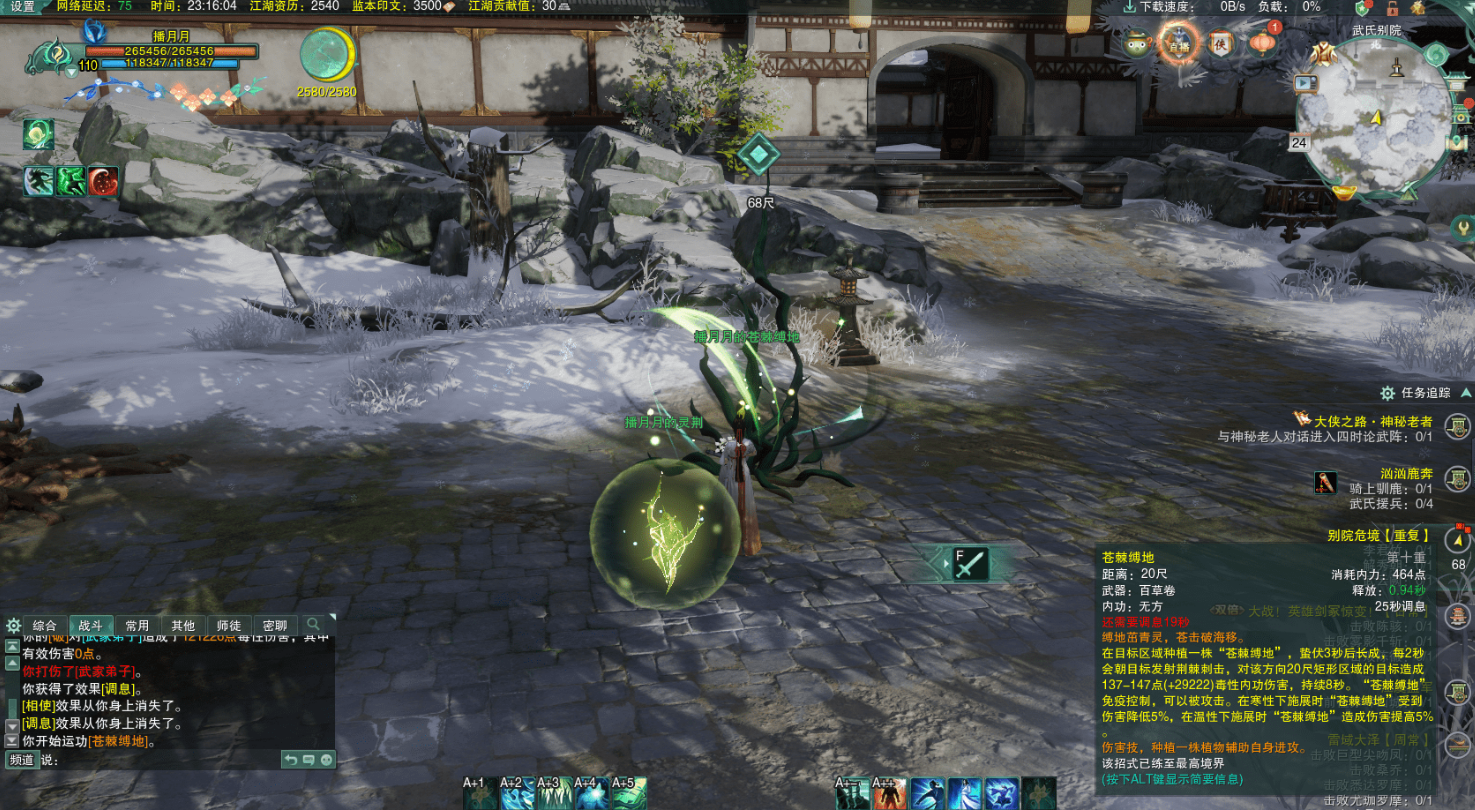The image size is (1475, 810).
Task: Select the 其他 chat tab
Action: tap(183, 625)
